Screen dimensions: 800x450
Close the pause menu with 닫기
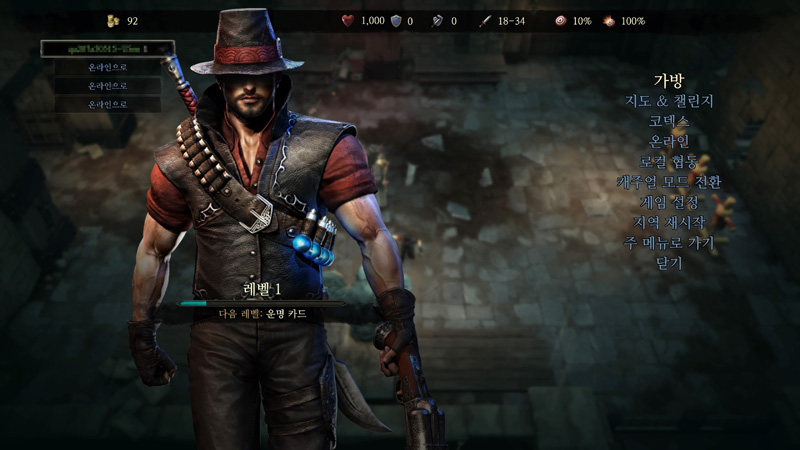coord(668,262)
